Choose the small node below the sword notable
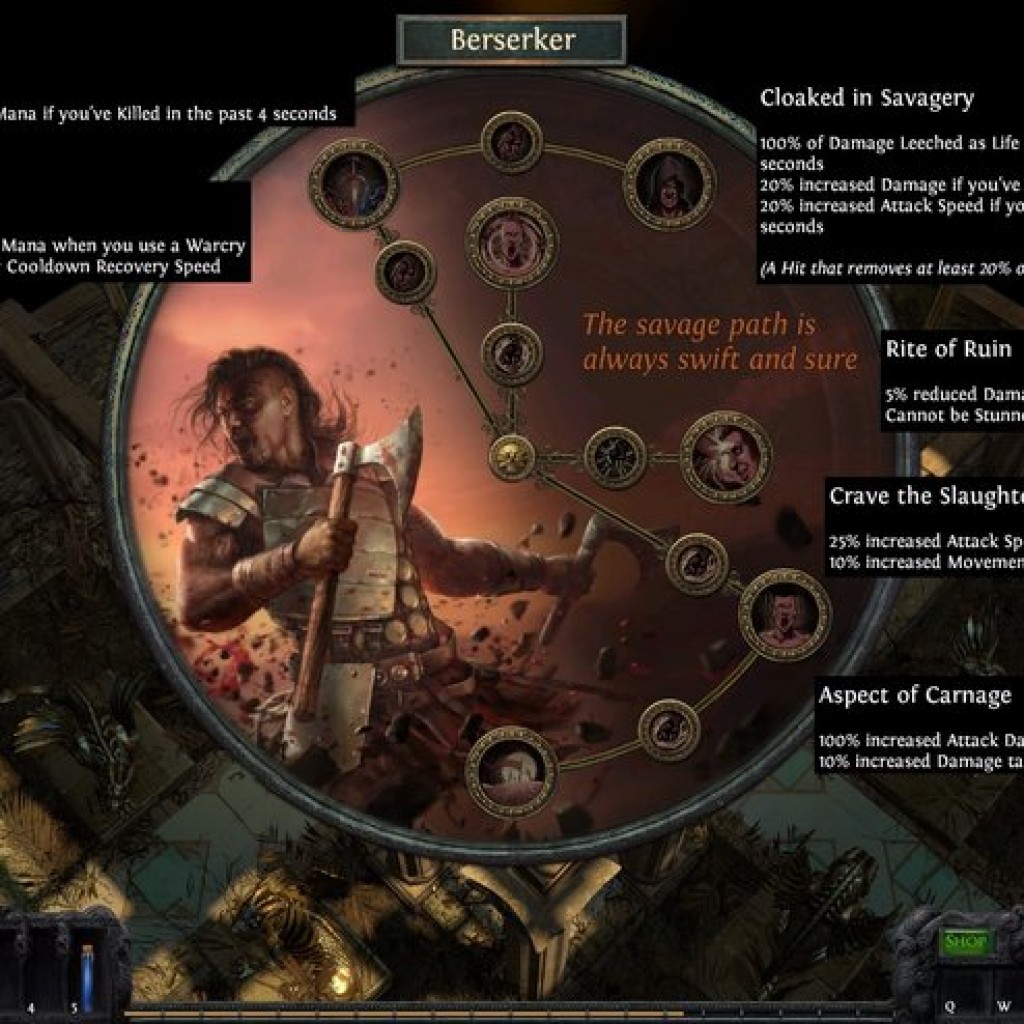The width and height of the screenshot is (1024, 1024). pos(405,272)
